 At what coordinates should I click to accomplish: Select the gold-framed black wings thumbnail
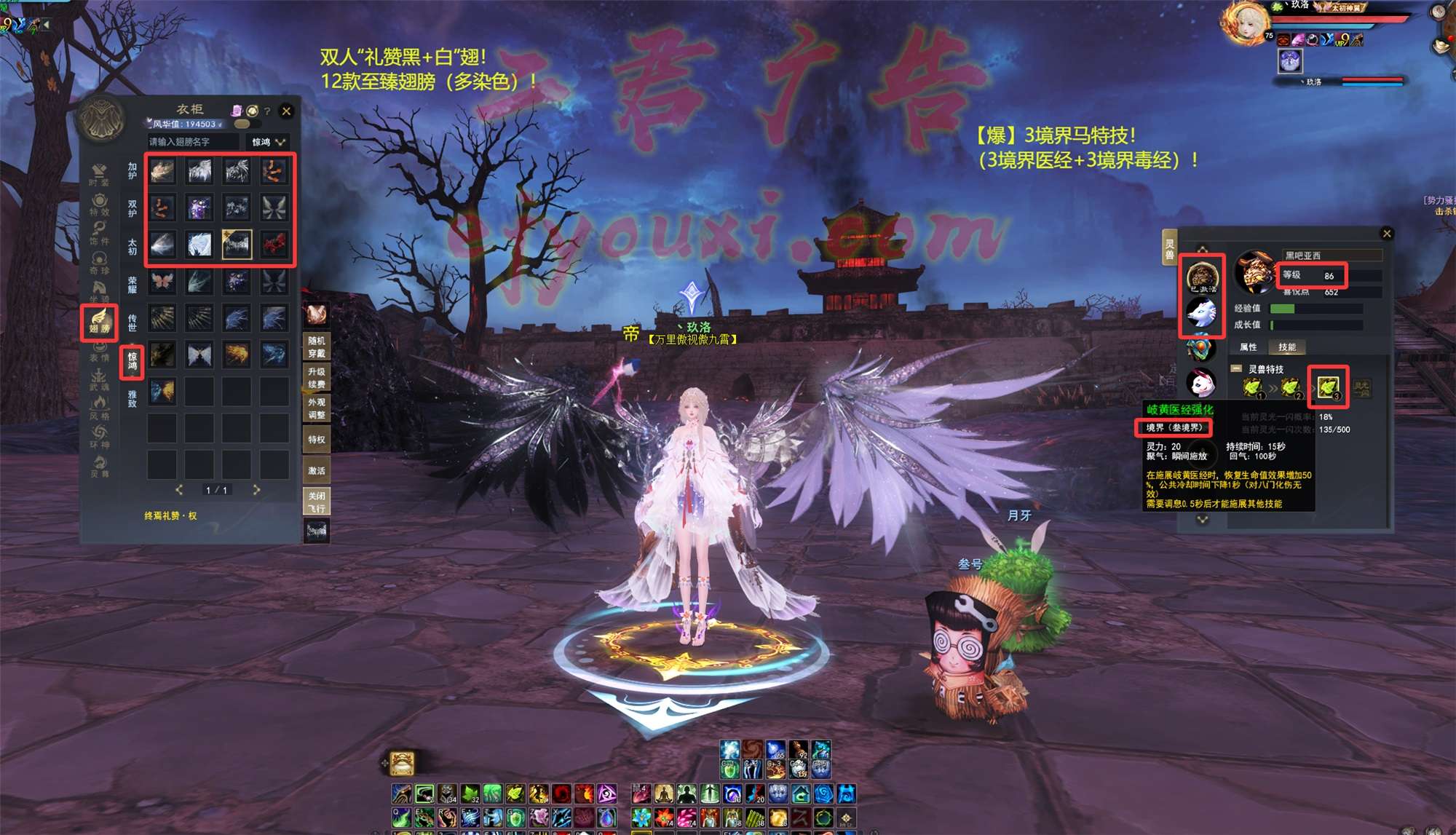click(x=237, y=245)
